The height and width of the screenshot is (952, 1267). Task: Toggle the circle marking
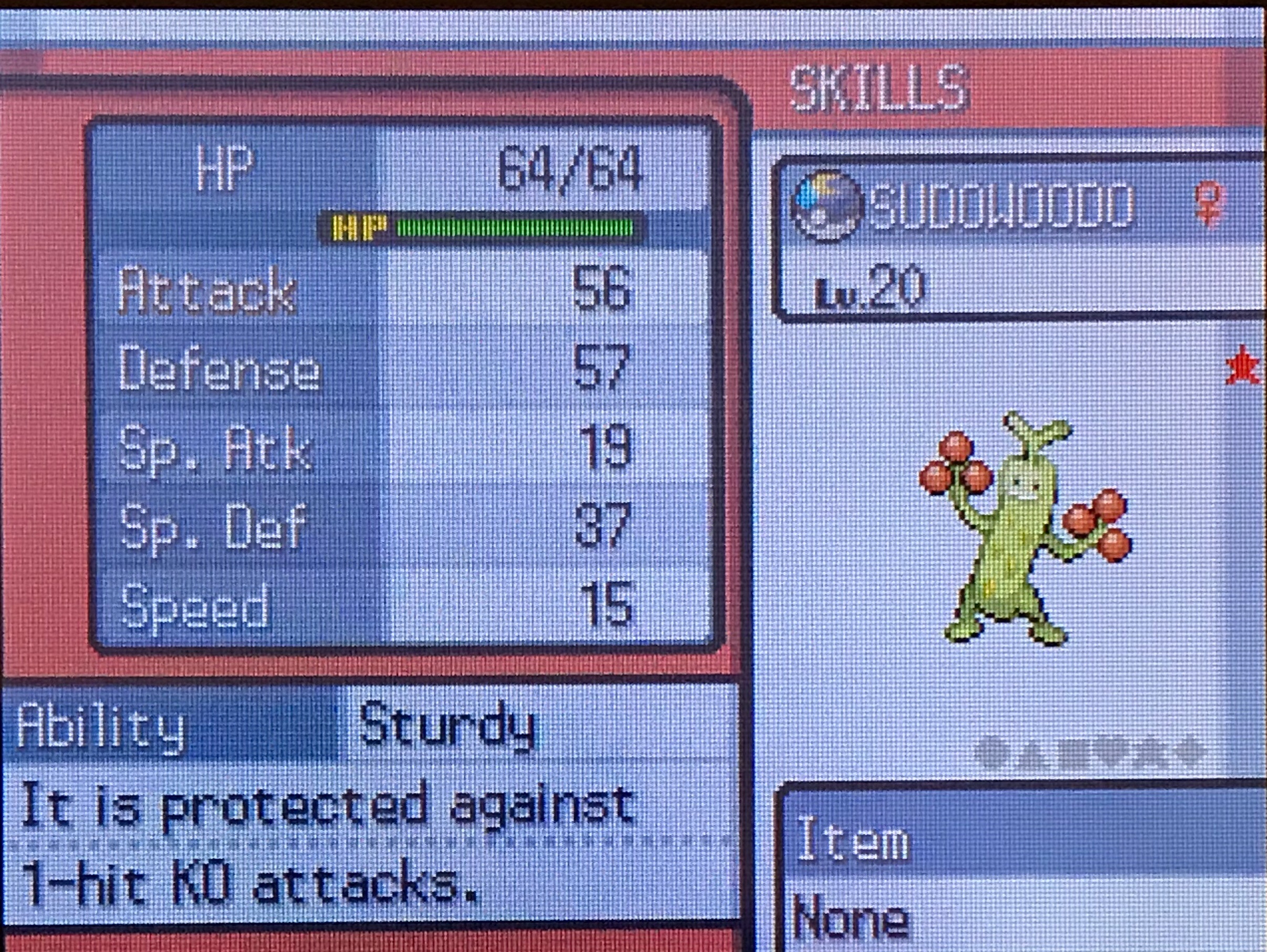click(x=994, y=753)
